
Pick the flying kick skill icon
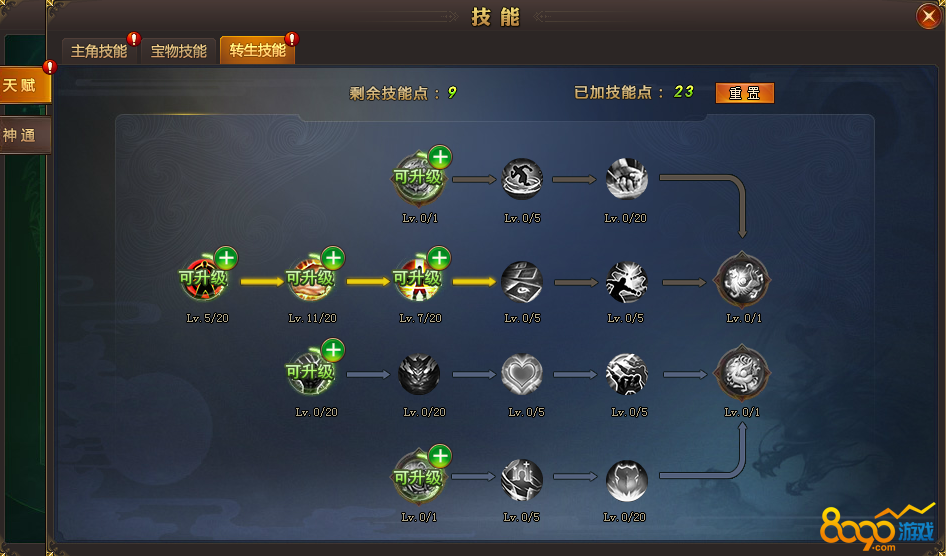(x=627, y=282)
